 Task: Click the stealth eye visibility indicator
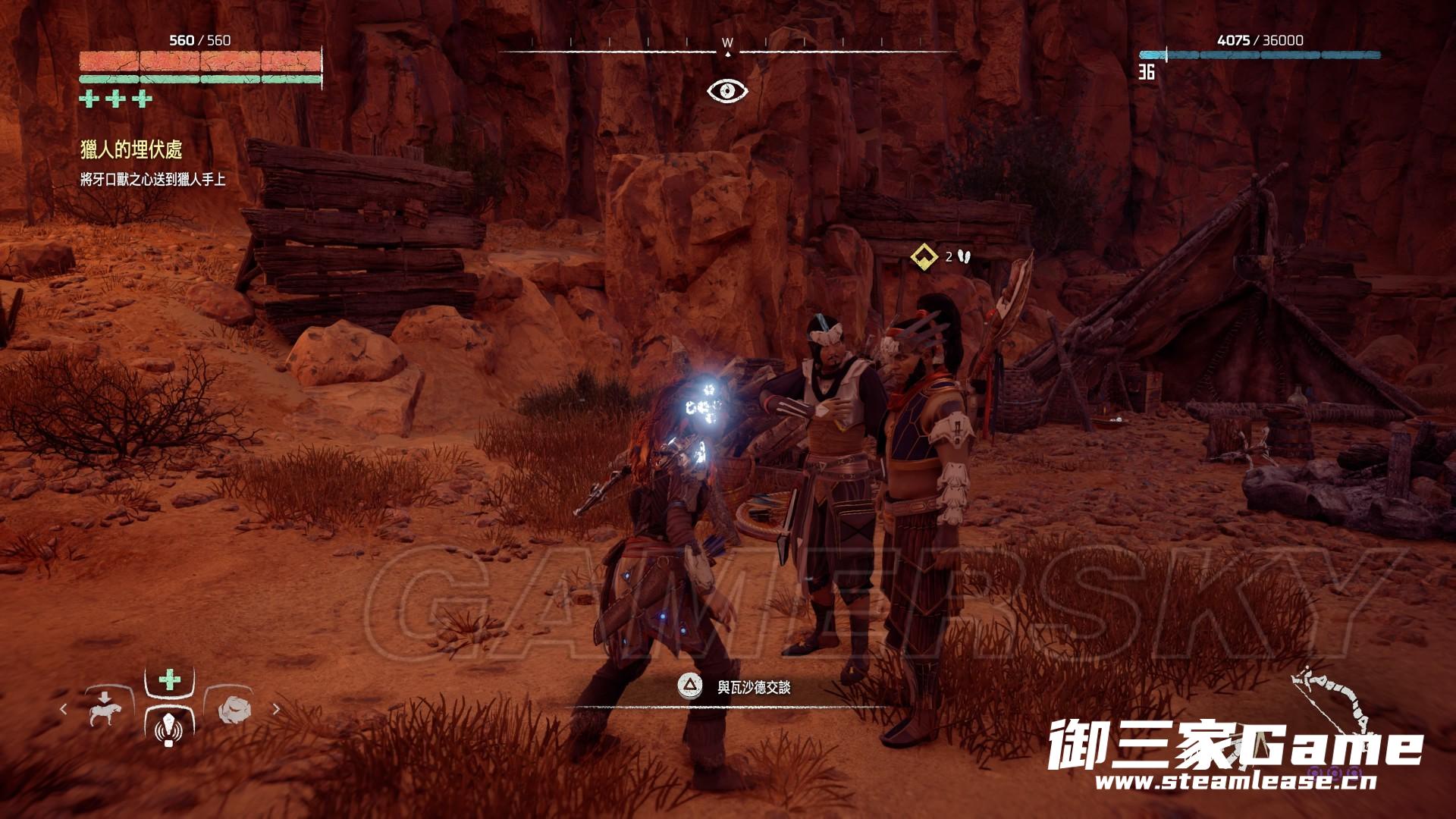727,91
